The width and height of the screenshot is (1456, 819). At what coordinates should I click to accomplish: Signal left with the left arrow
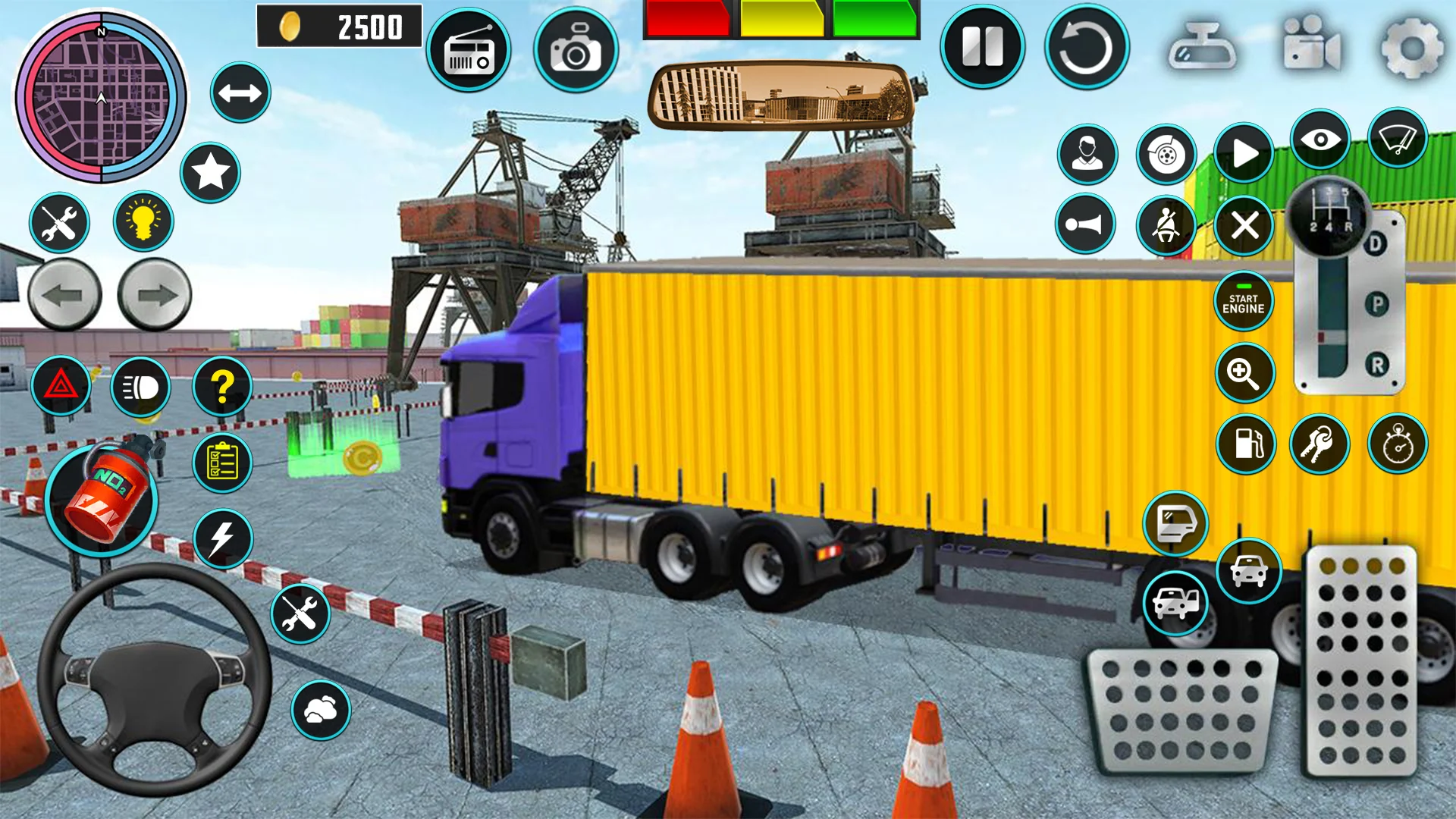pyautogui.click(x=64, y=295)
